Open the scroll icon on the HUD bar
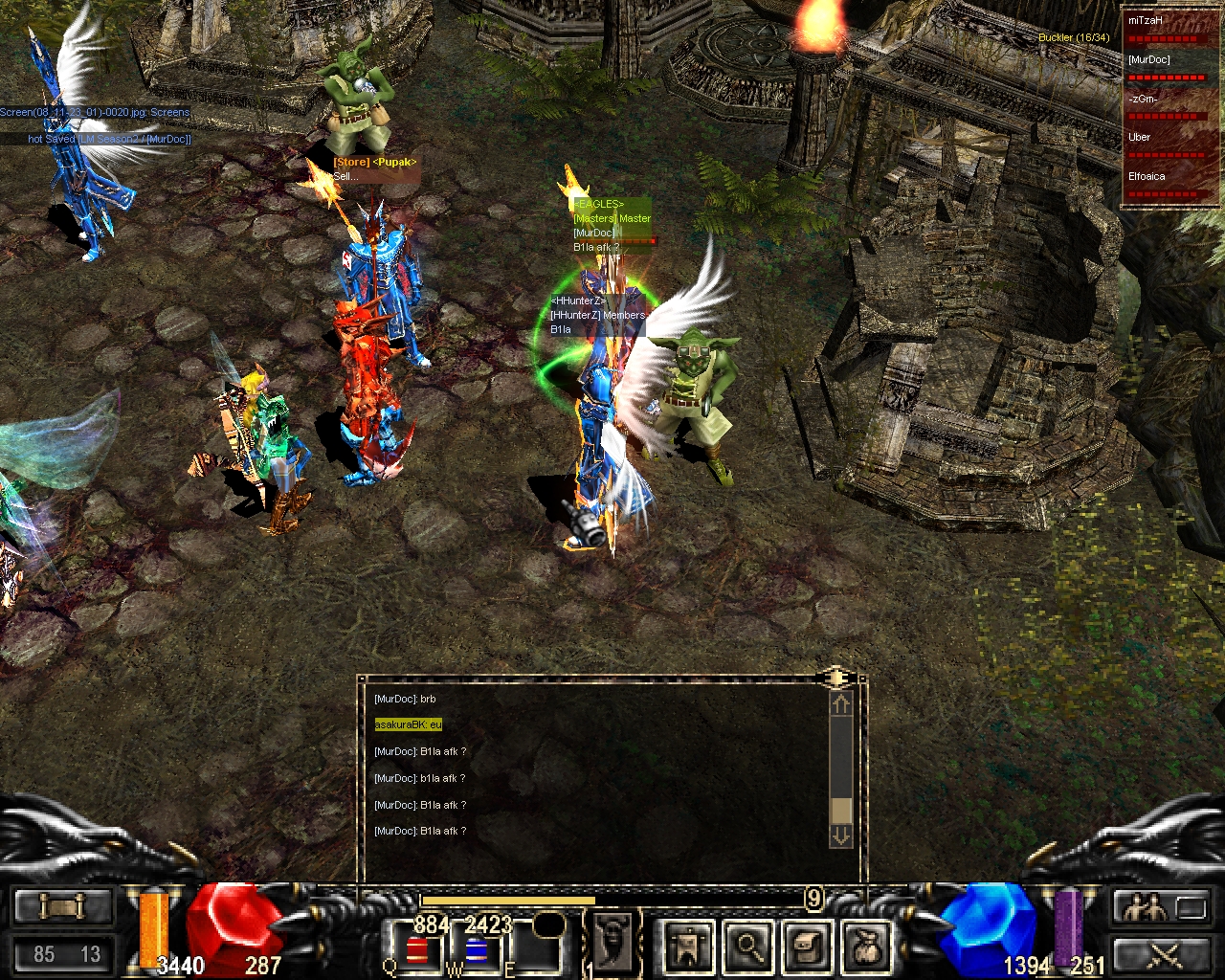 click(x=808, y=947)
